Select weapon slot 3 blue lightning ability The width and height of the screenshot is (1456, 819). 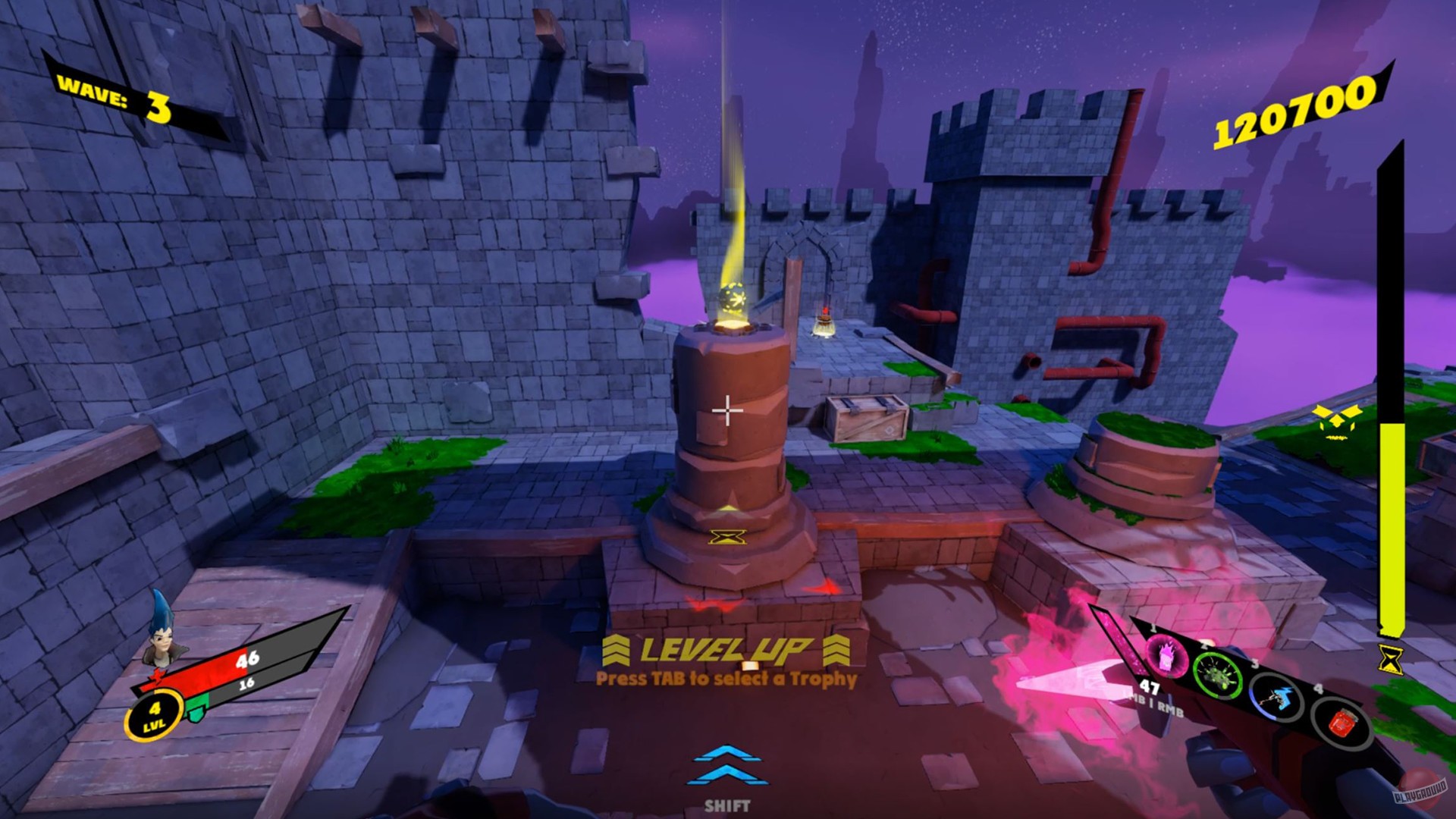[x=1277, y=699]
